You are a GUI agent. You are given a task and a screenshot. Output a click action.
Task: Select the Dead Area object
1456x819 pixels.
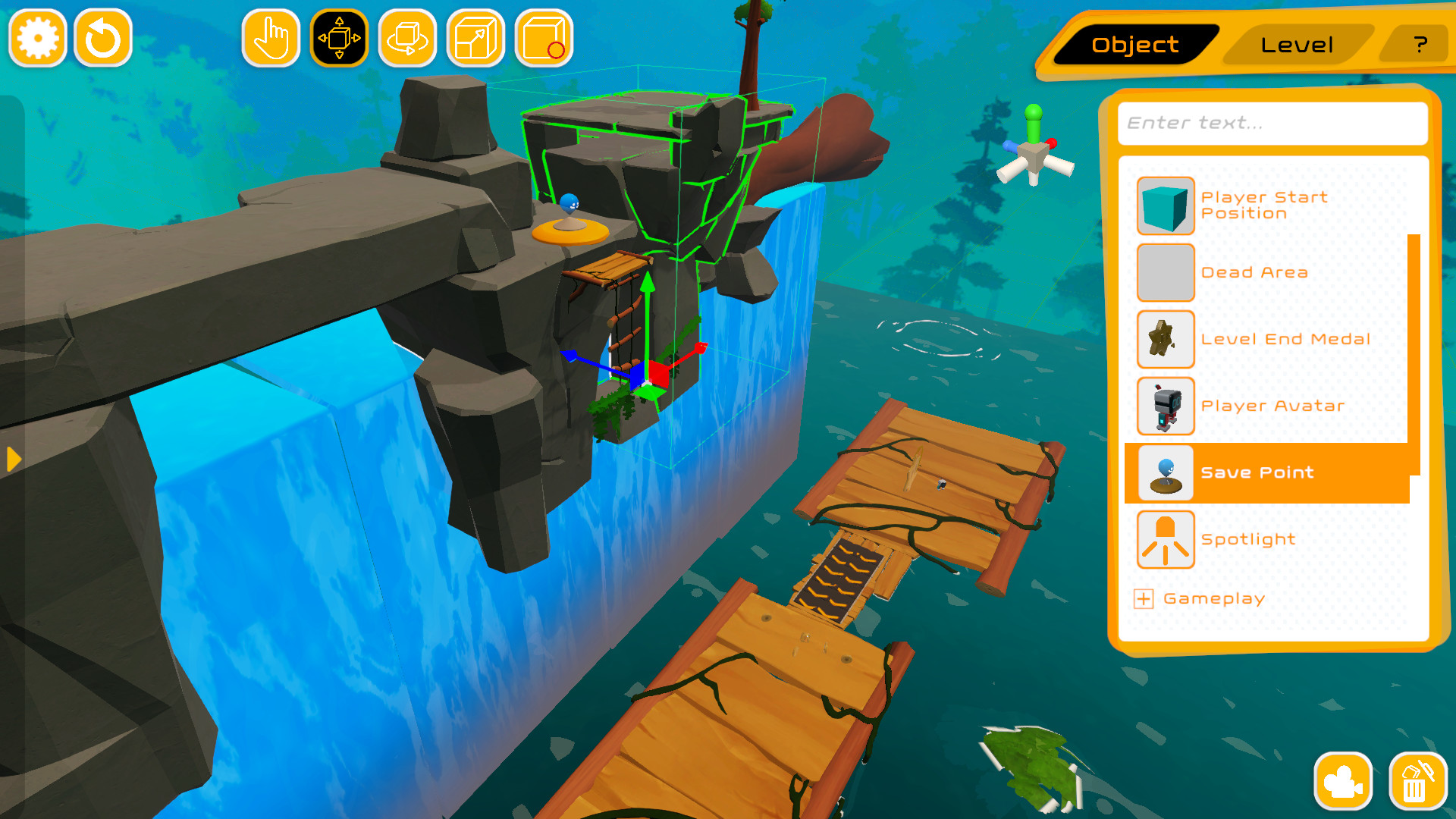[x=1166, y=272]
